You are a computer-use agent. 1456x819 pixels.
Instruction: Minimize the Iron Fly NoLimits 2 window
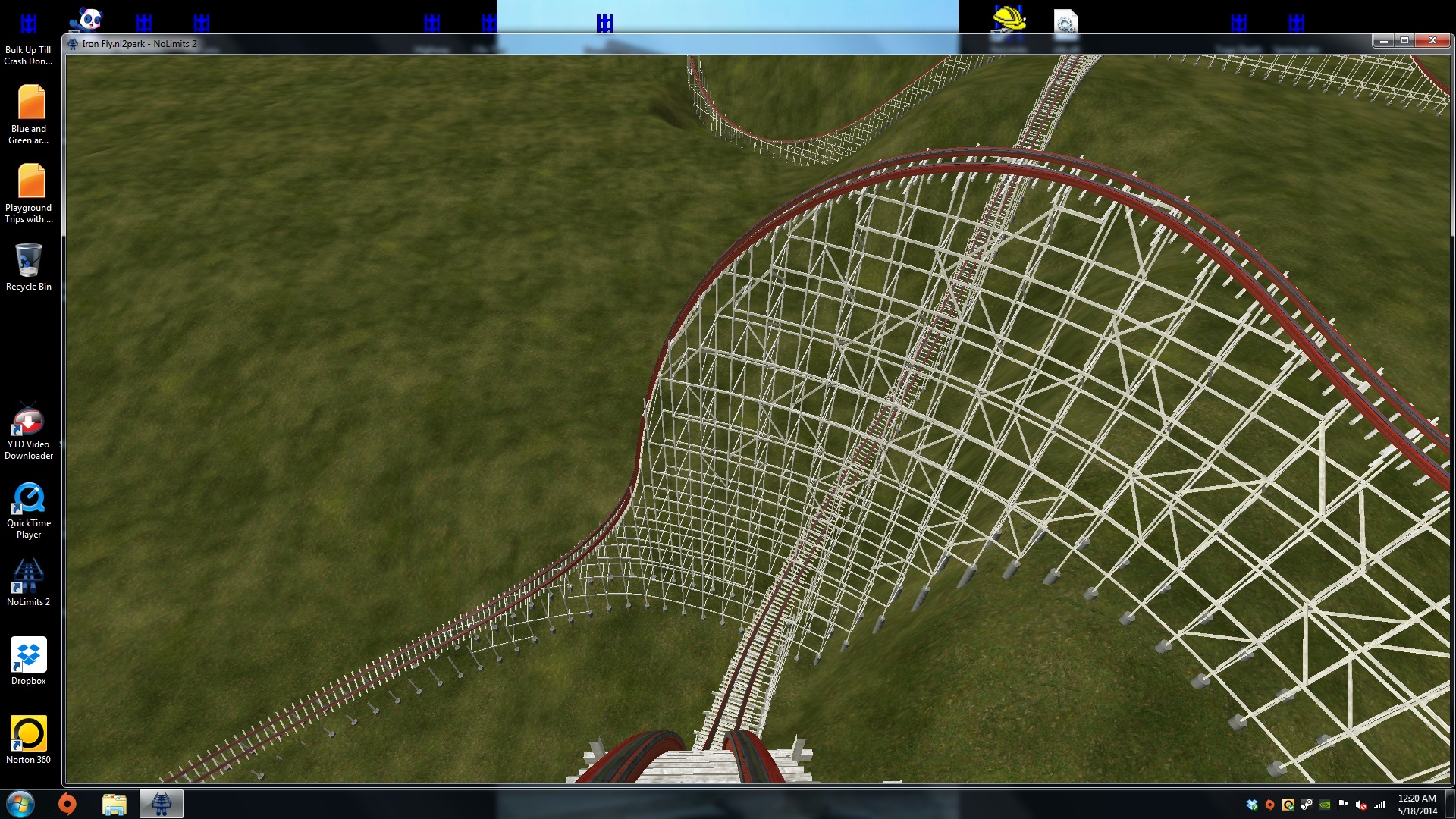pos(1383,41)
